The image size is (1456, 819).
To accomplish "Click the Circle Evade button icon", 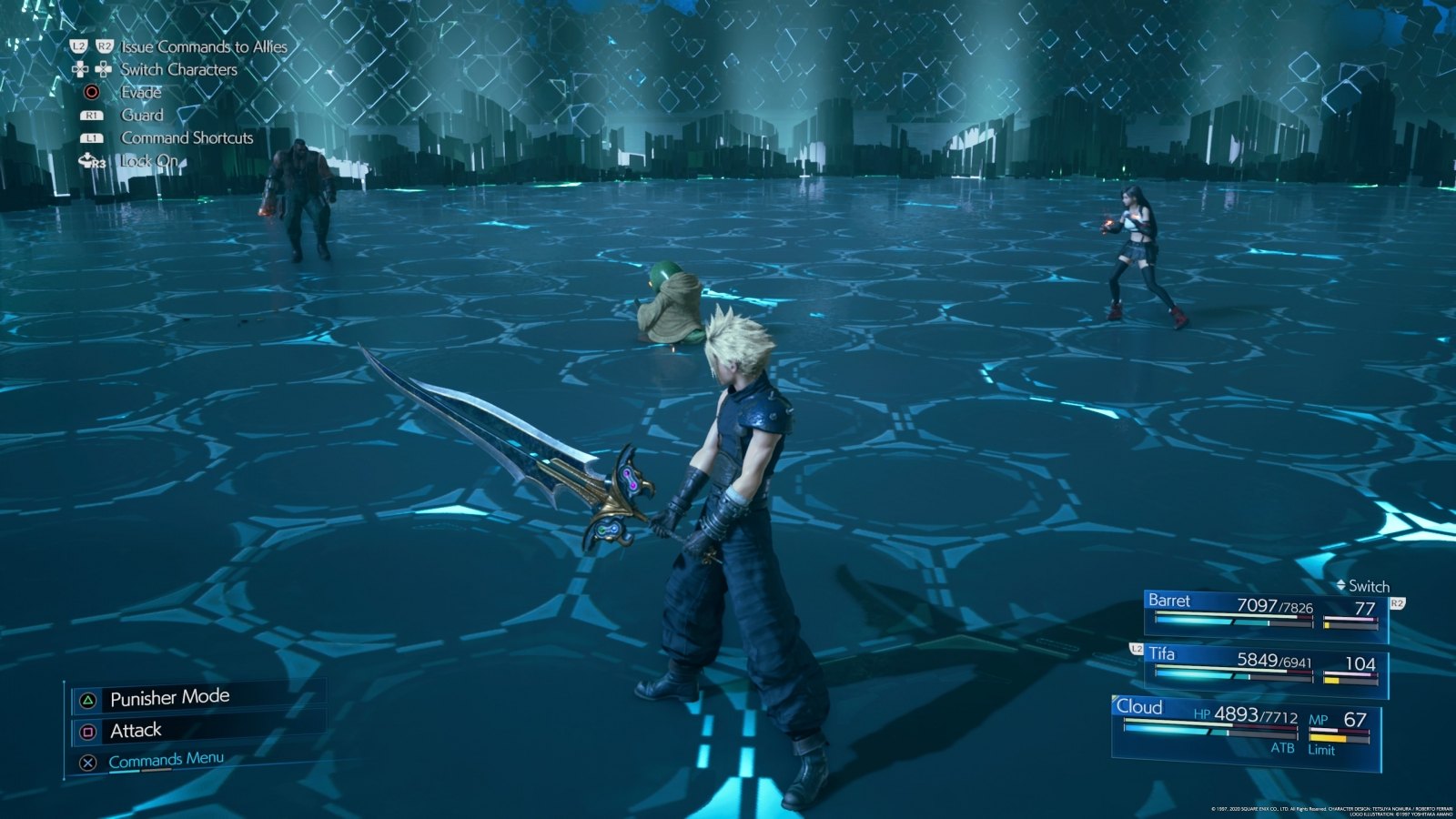I will (90, 92).
